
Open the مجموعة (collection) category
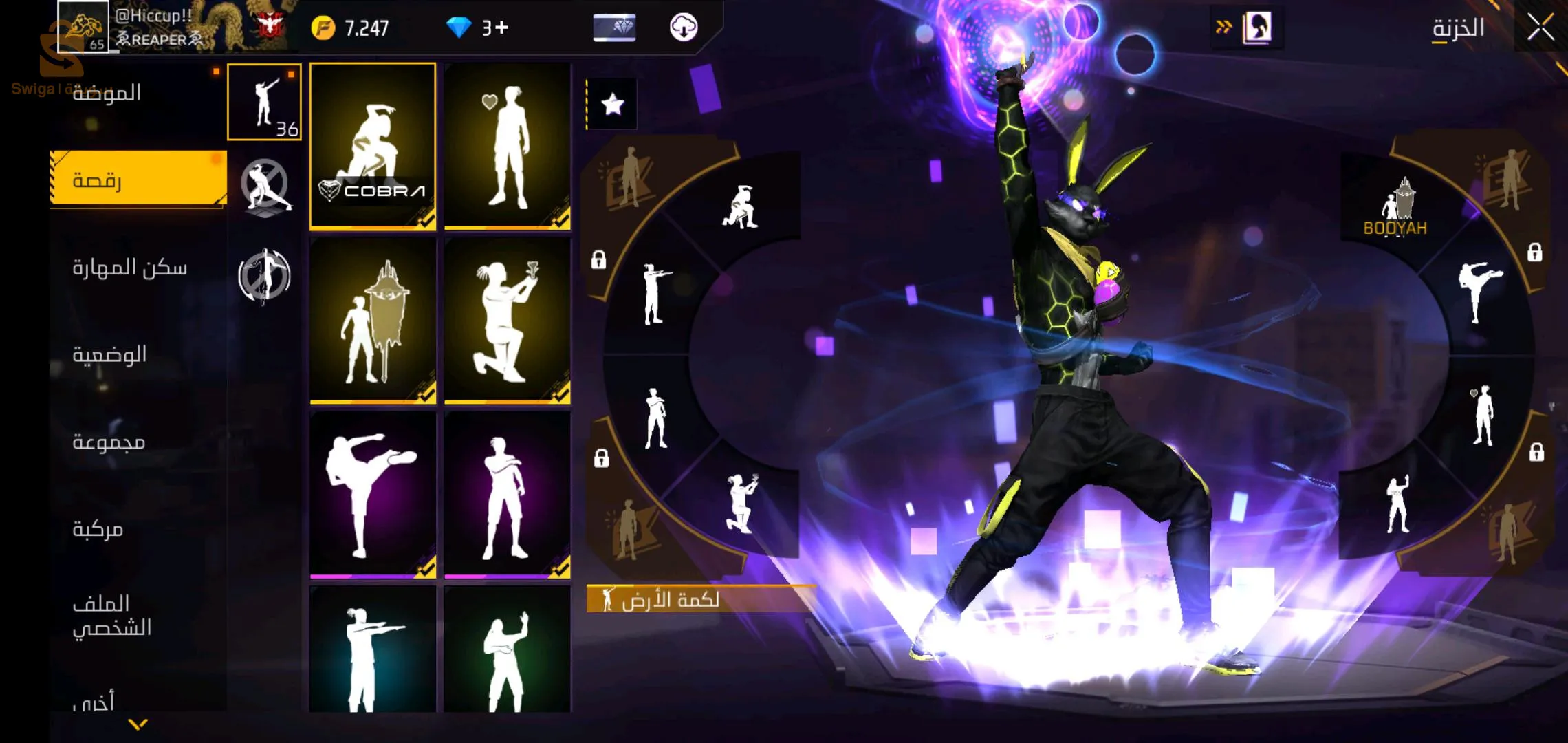click(109, 442)
